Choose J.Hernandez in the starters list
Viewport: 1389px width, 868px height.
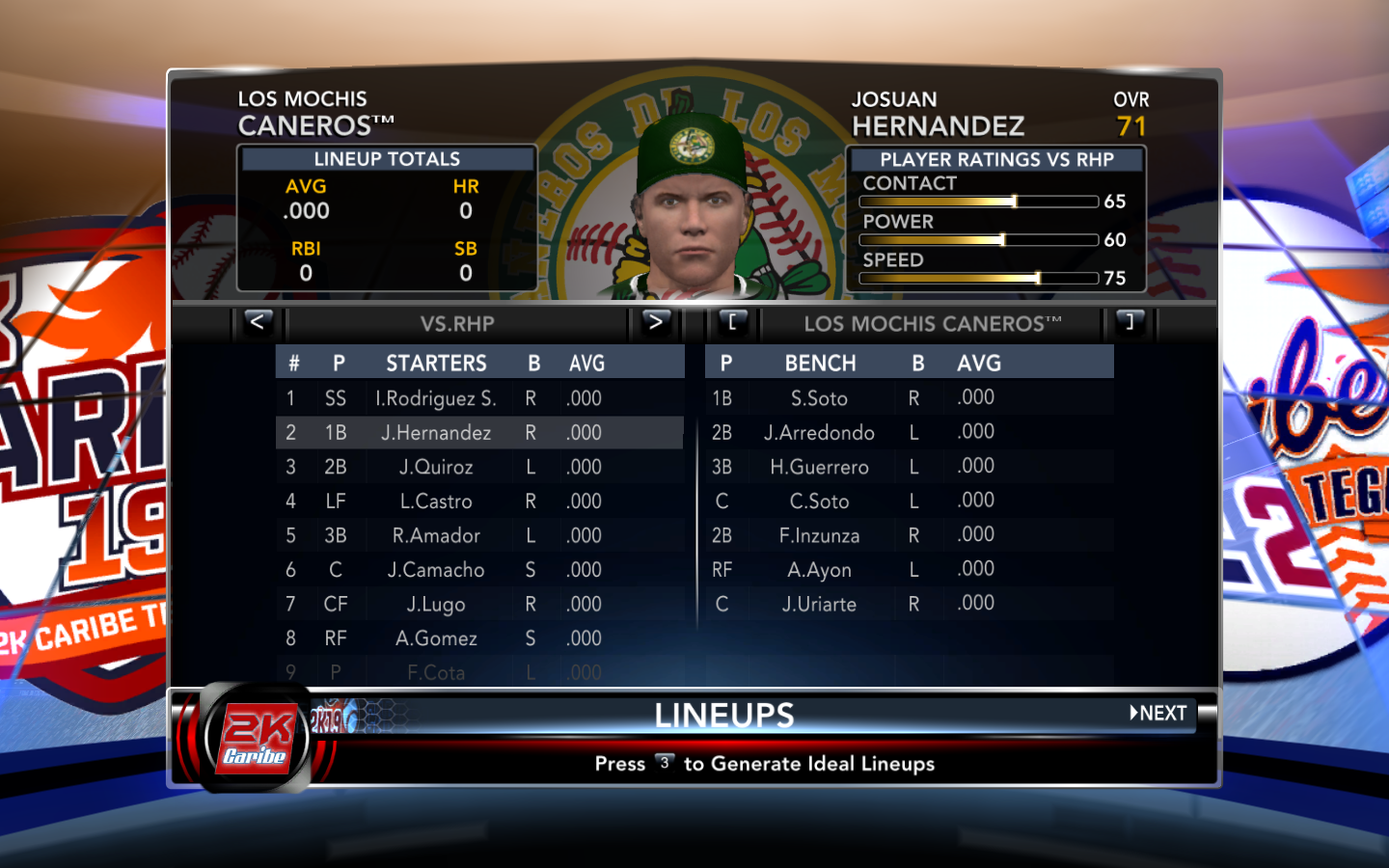[x=436, y=433]
